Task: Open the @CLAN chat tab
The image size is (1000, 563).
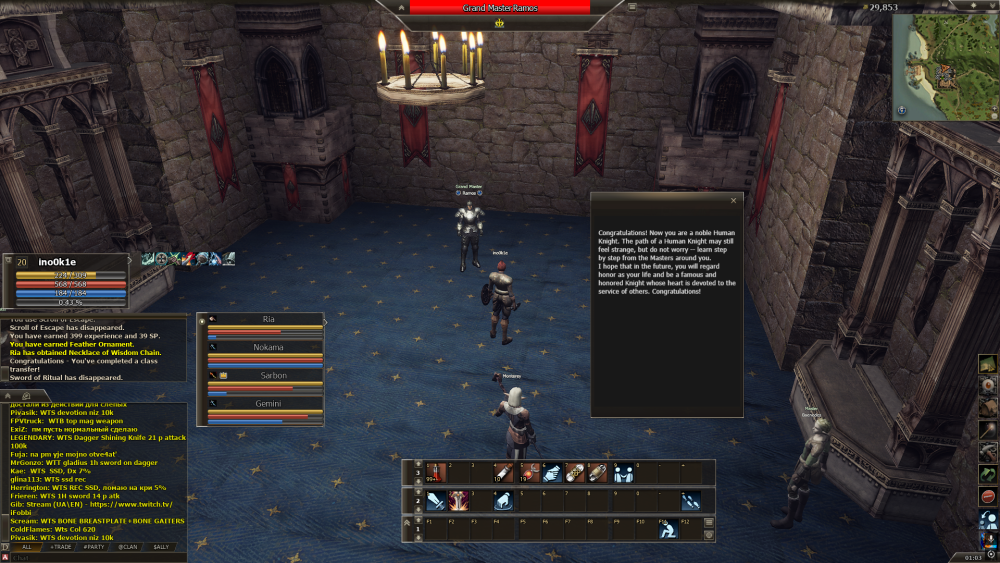Action: 127,547
